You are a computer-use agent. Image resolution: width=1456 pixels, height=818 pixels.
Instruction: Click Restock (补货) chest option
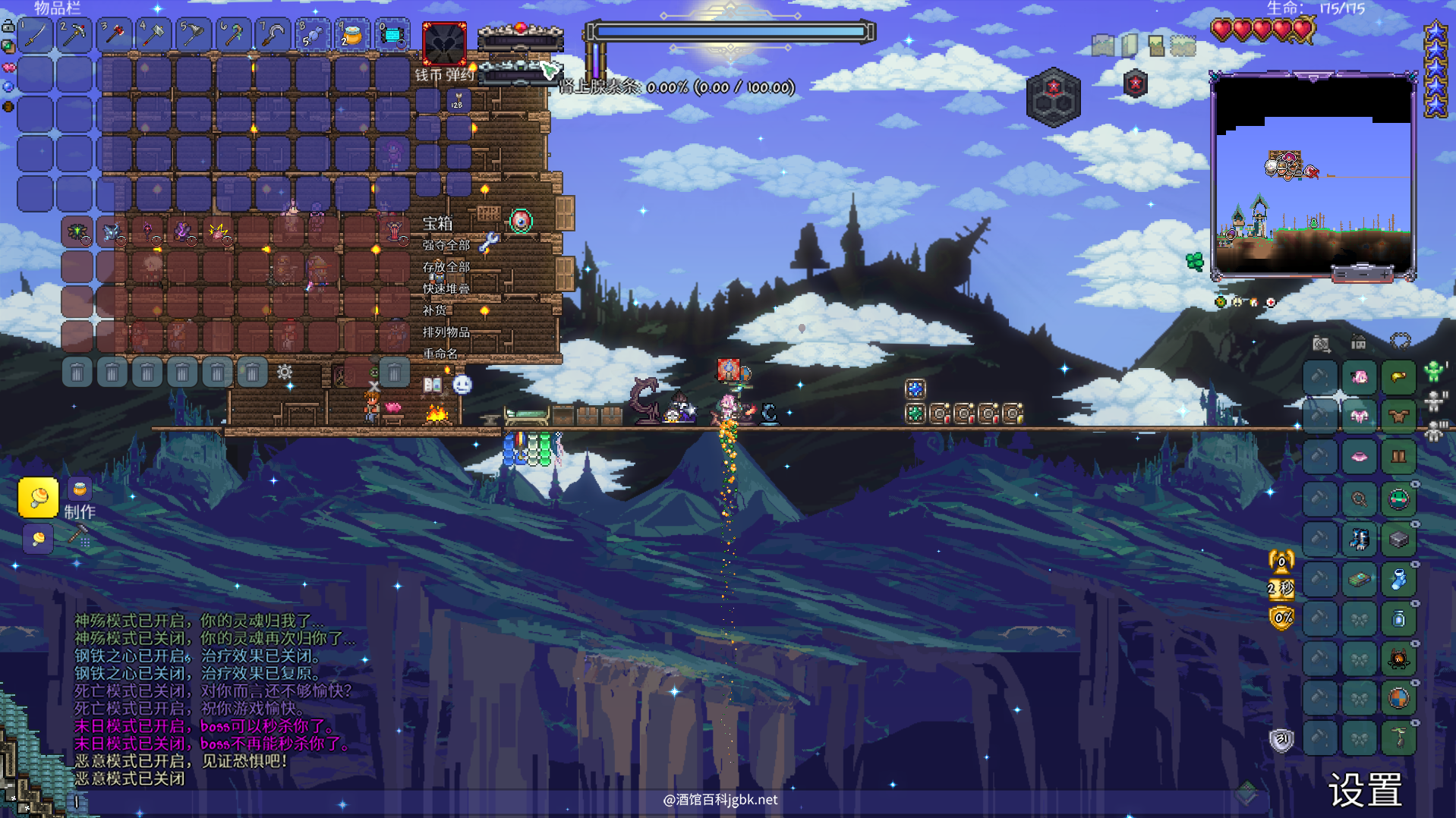pyautogui.click(x=435, y=310)
